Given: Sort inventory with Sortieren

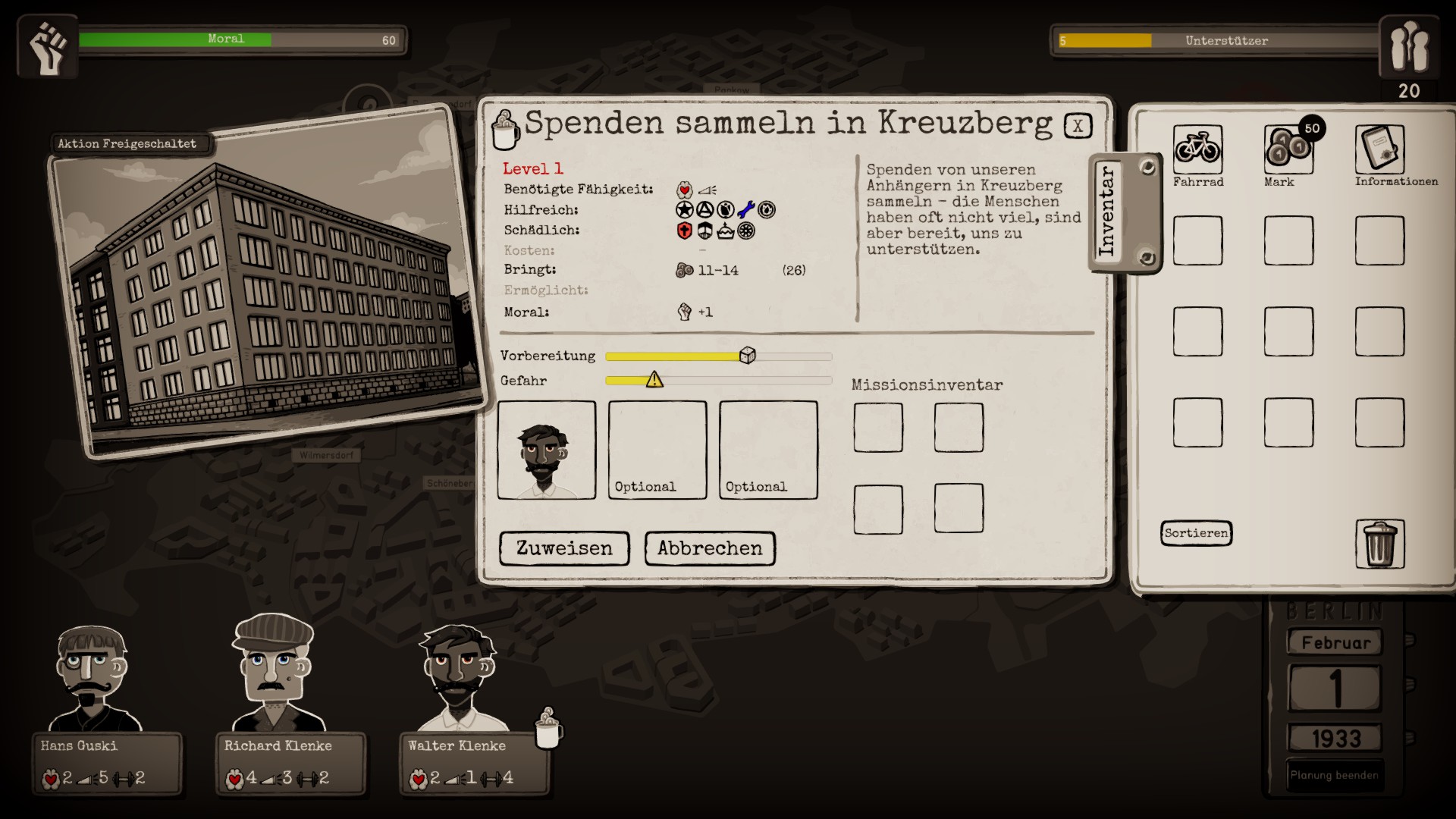Looking at the screenshot, I should coord(1196,533).
